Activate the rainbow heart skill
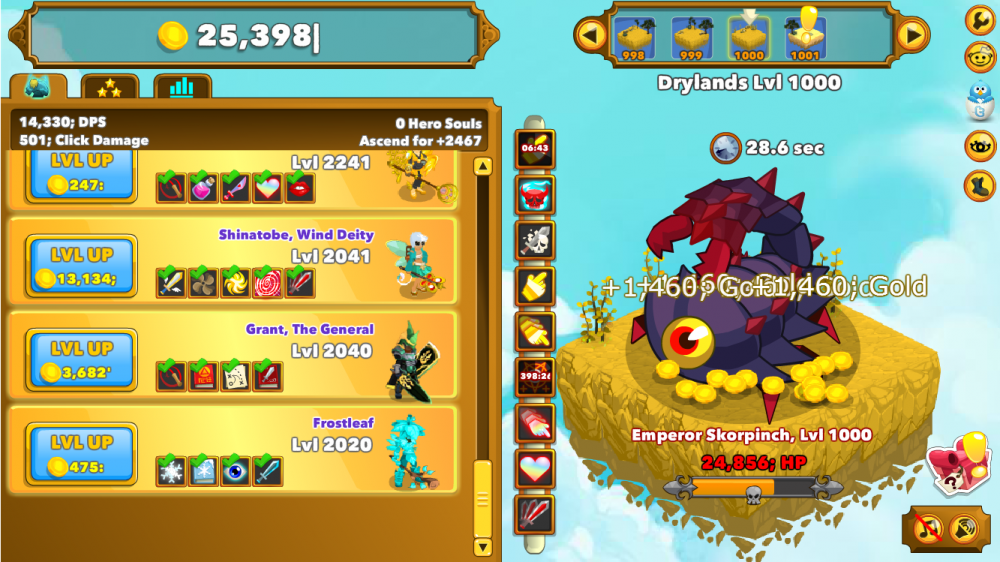This screenshot has width=1000, height=562. click(535, 468)
